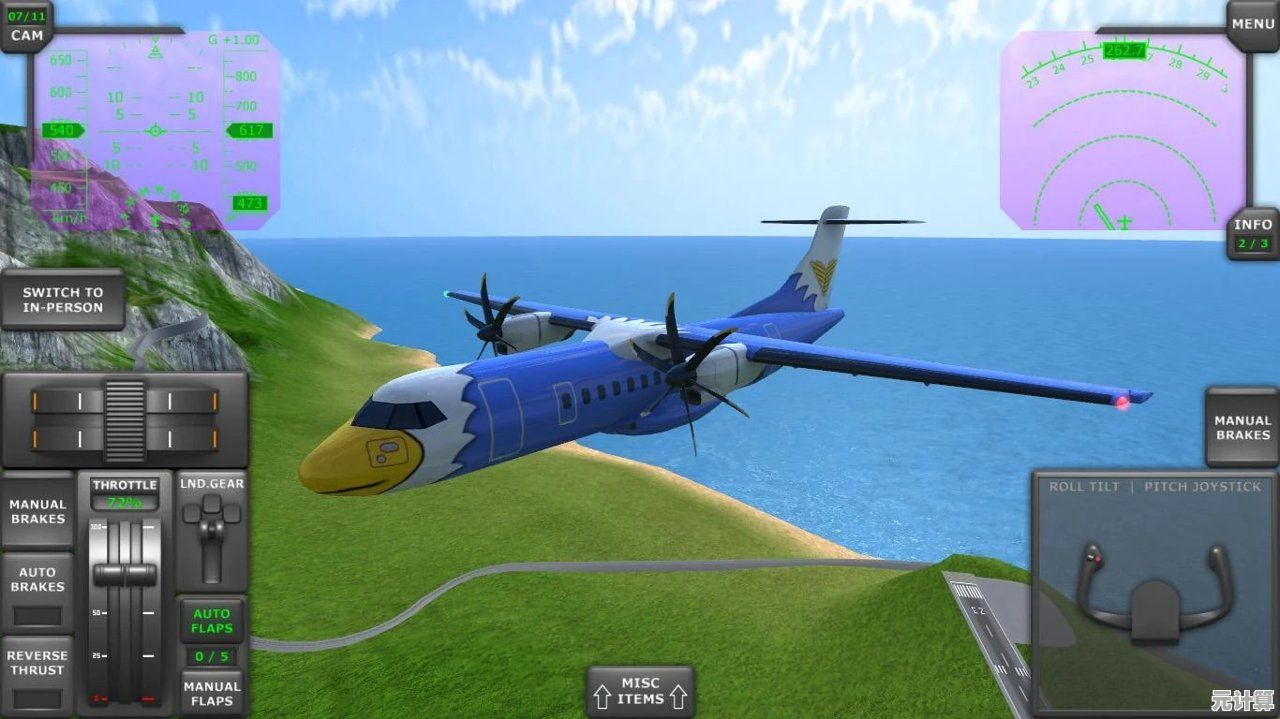This screenshot has height=719, width=1280.
Task: Toggle the Auto Brakes button
Action: [37, 591]
